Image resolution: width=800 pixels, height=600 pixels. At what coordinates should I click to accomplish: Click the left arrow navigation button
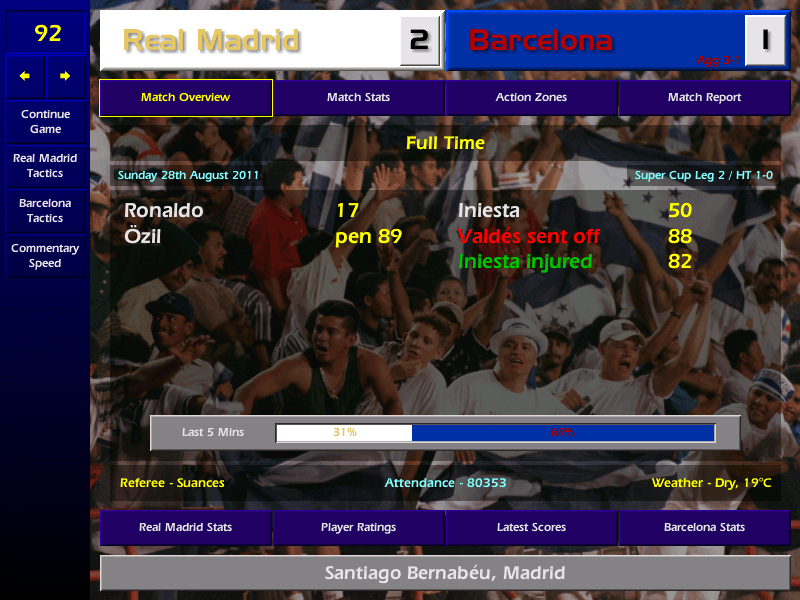click(25, 76)
